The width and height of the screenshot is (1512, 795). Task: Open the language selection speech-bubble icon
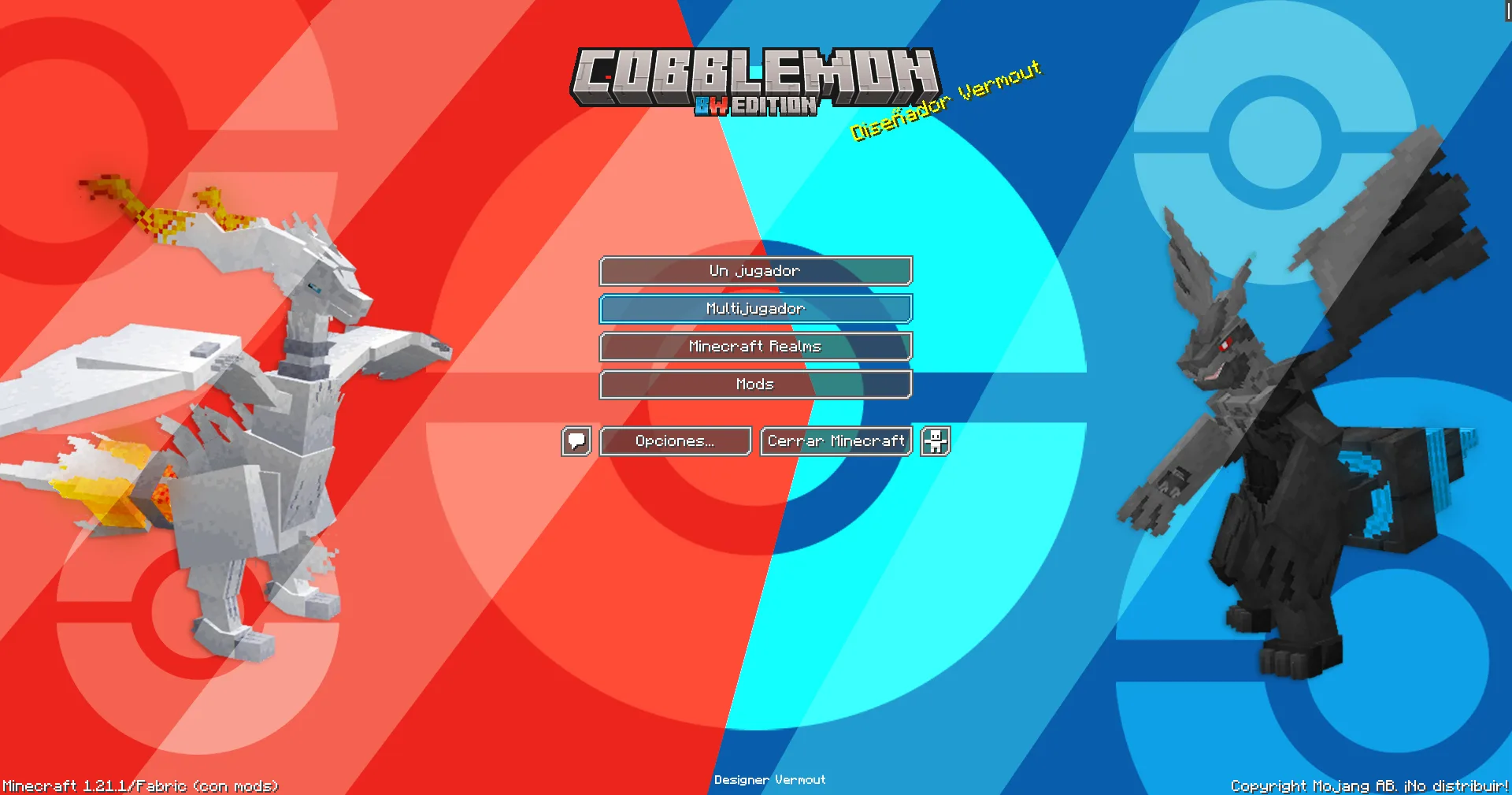coord(576,441)
